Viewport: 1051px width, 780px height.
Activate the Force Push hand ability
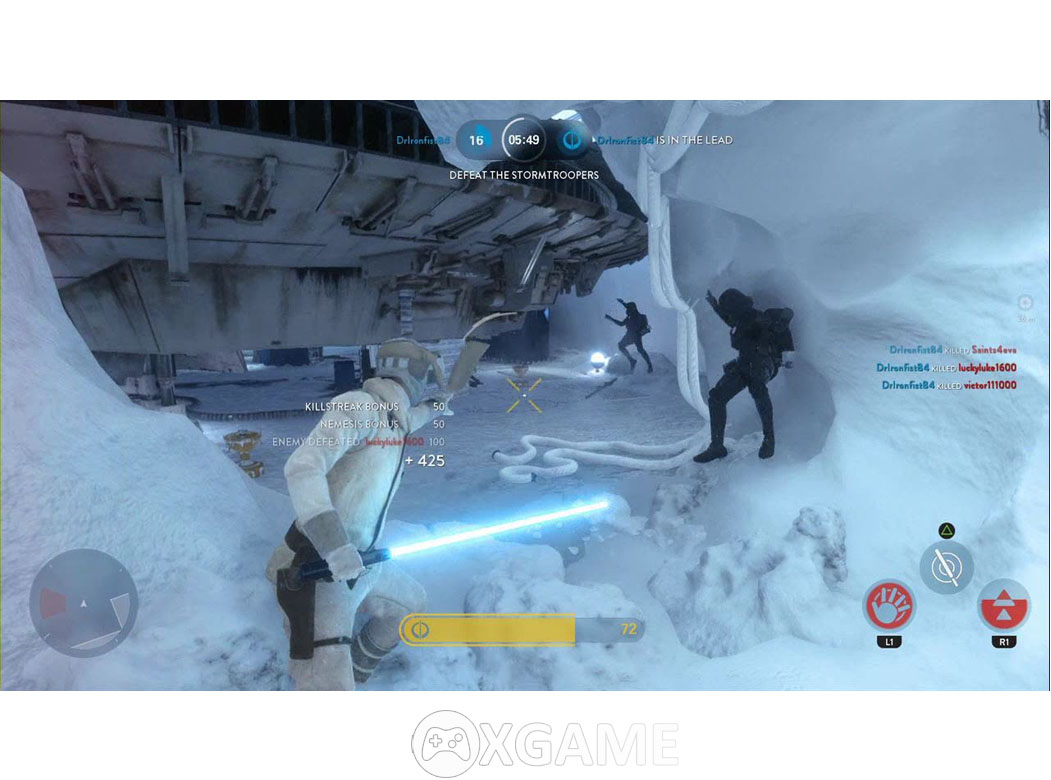click(x=889, y=606)
